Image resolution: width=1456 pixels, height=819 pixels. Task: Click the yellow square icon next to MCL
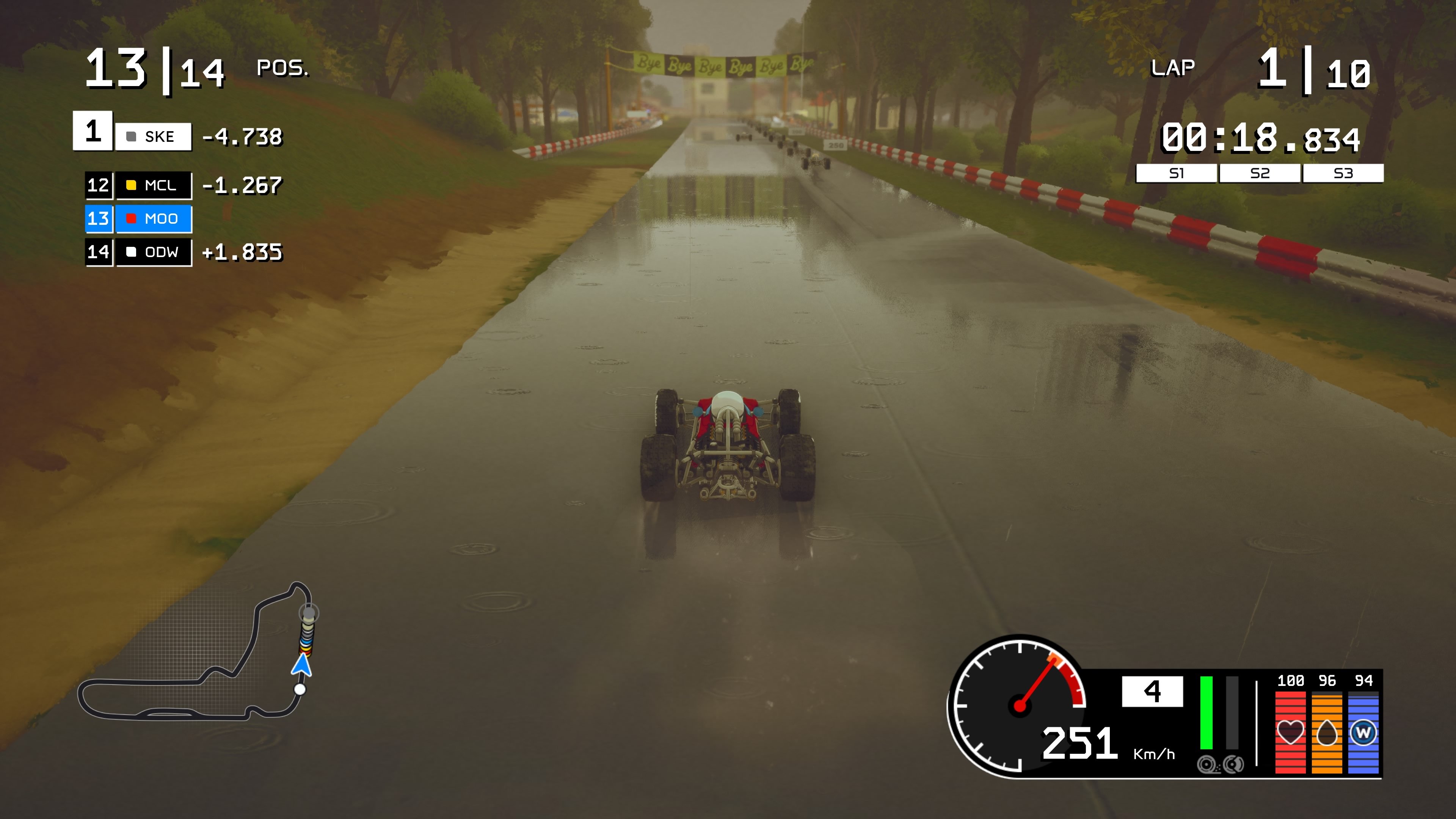coord(131,185)
